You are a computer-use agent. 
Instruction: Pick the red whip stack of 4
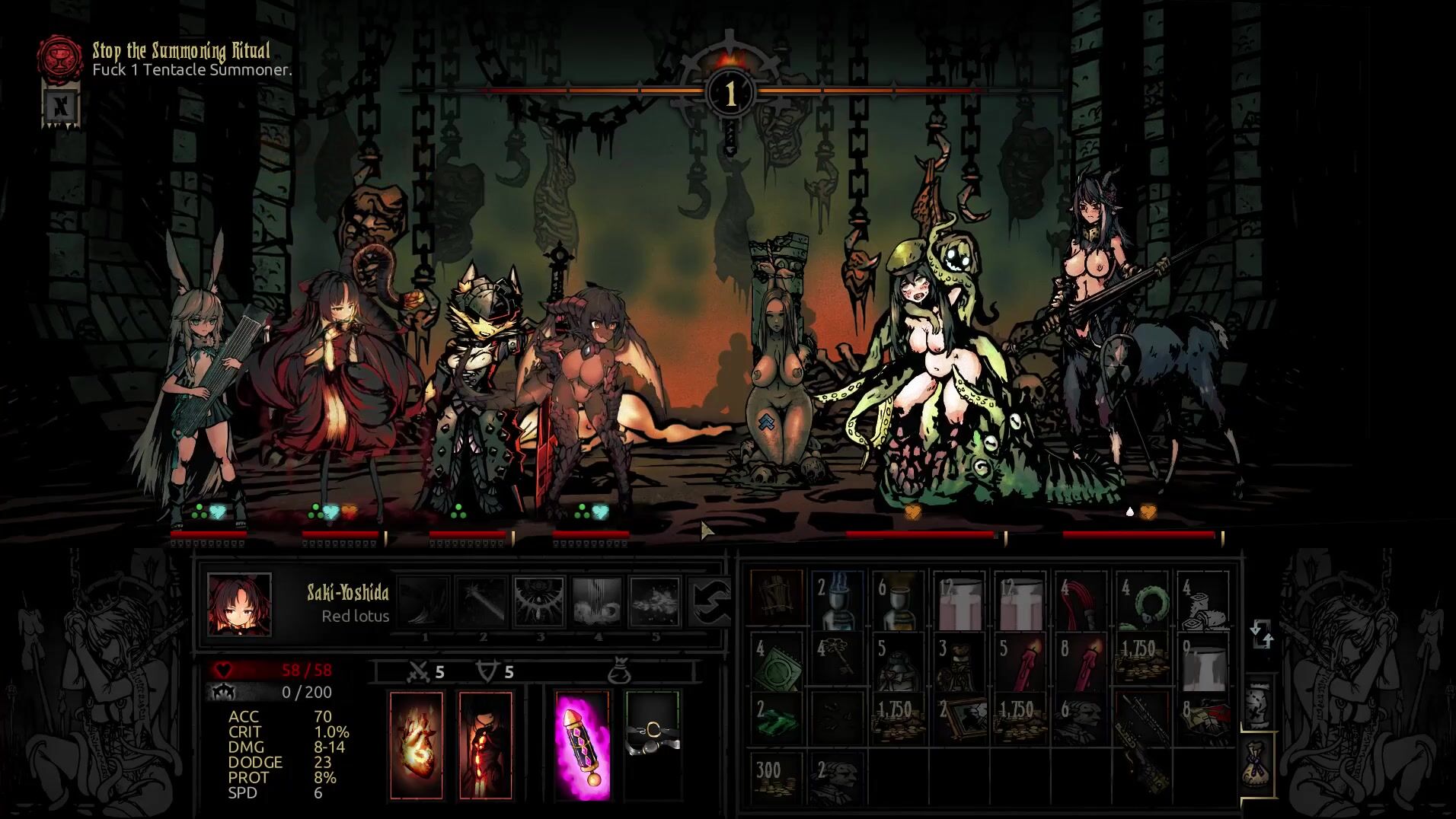click(x=1081, y=601)
